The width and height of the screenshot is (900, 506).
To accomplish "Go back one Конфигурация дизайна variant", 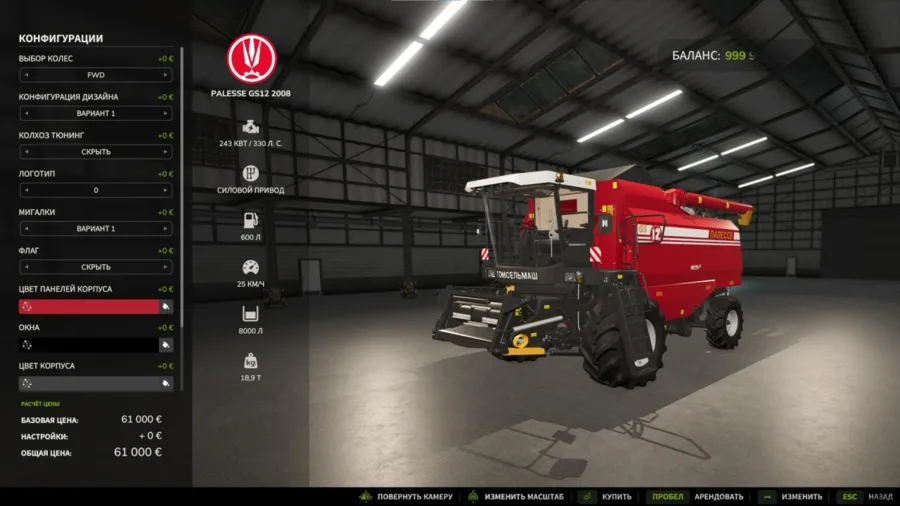I will 25,113.
